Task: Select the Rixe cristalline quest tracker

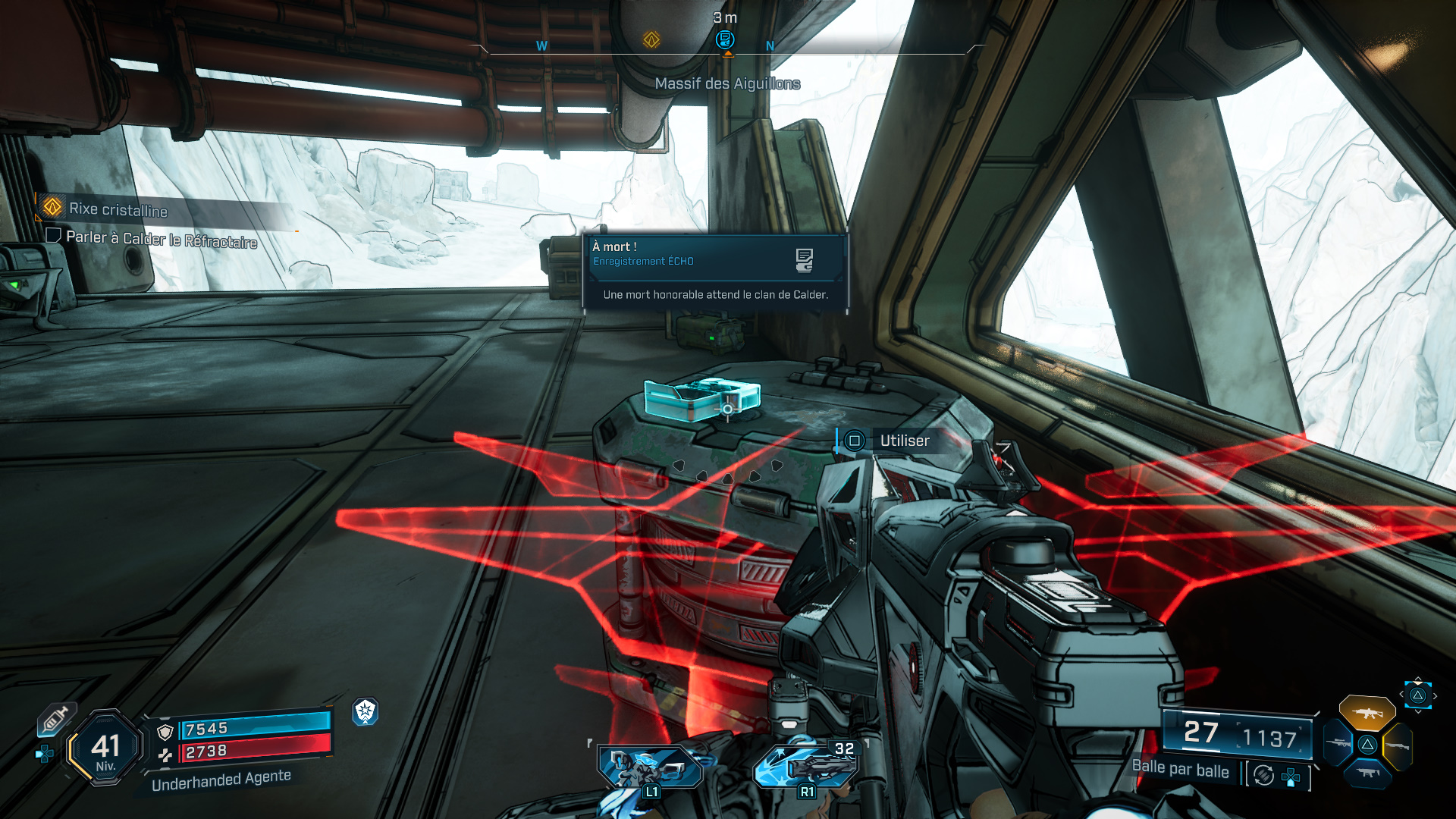Action: coord(118,209)
